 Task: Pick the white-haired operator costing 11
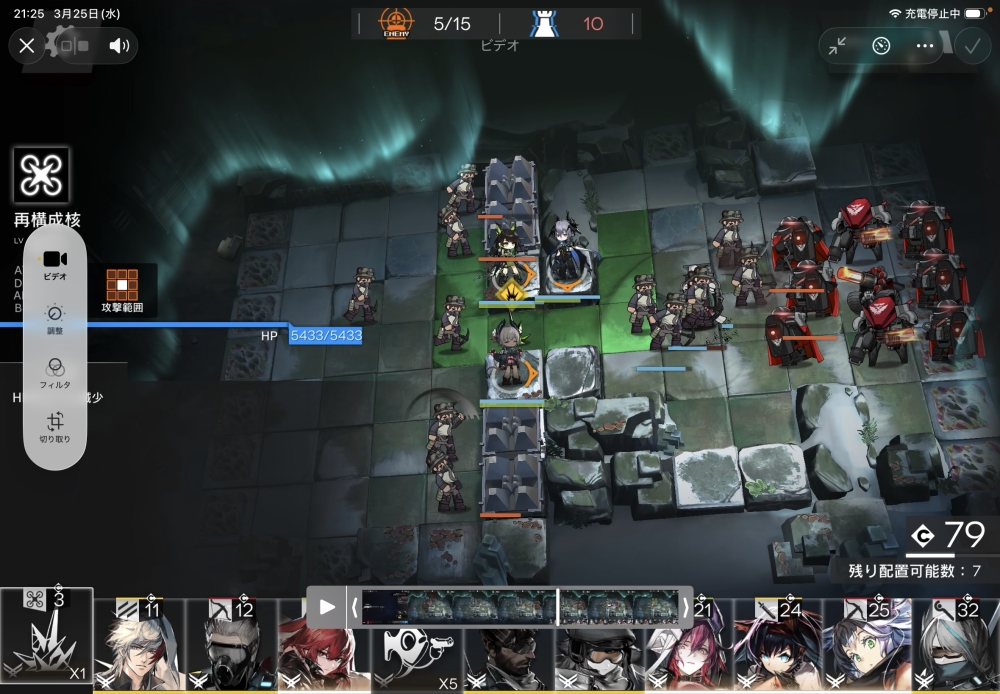coord(140,646)
